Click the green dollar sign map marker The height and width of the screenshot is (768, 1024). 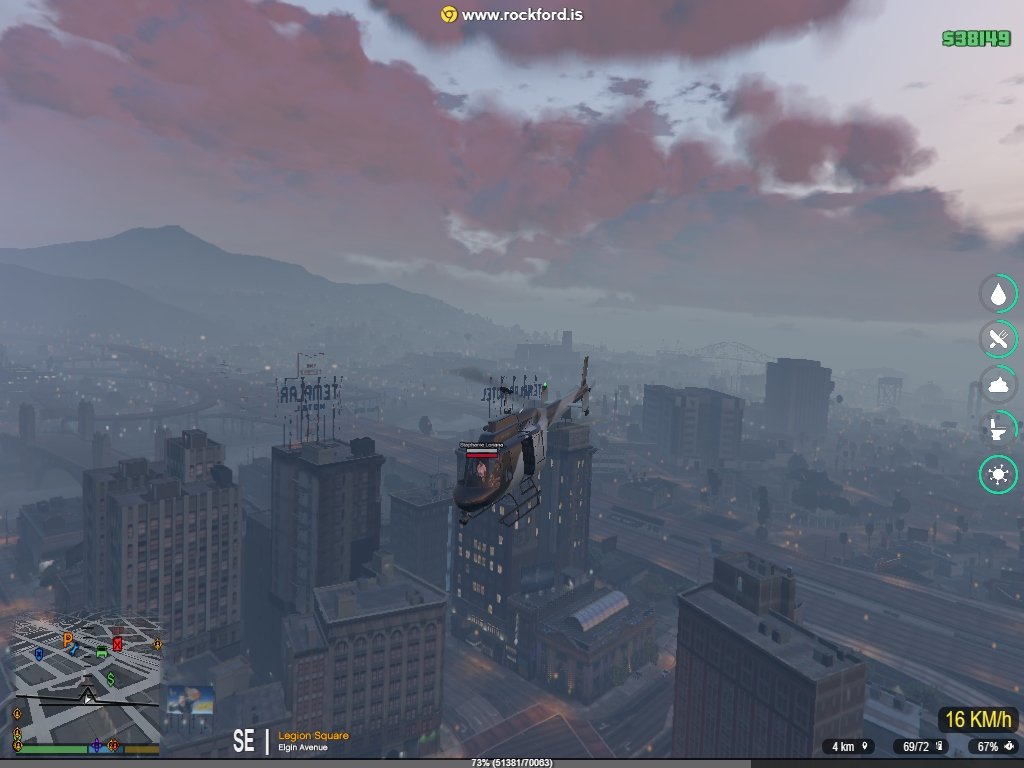[x=112, y=678]
